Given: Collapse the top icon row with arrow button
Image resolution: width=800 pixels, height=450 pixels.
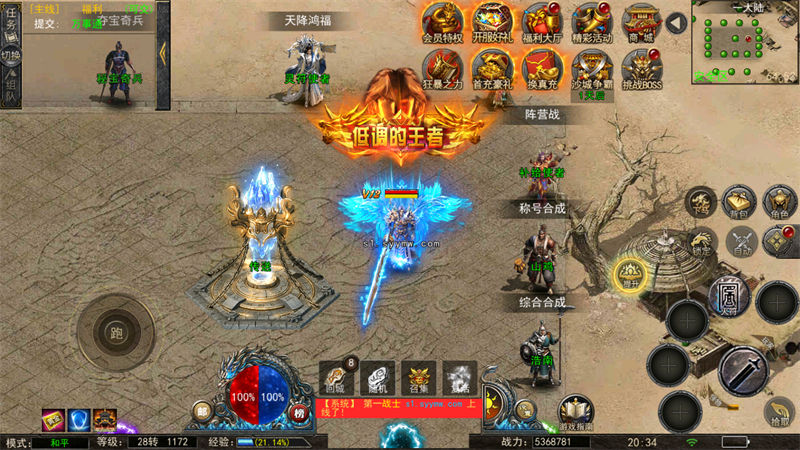Looking at the screenshot, I should point(677,22).
